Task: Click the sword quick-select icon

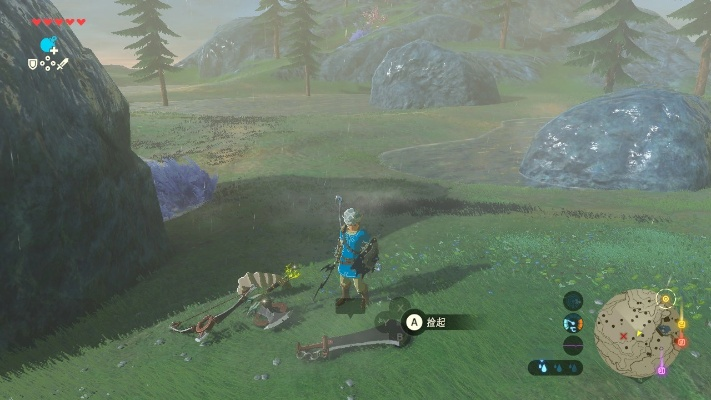Action: (x=61, y=64)
